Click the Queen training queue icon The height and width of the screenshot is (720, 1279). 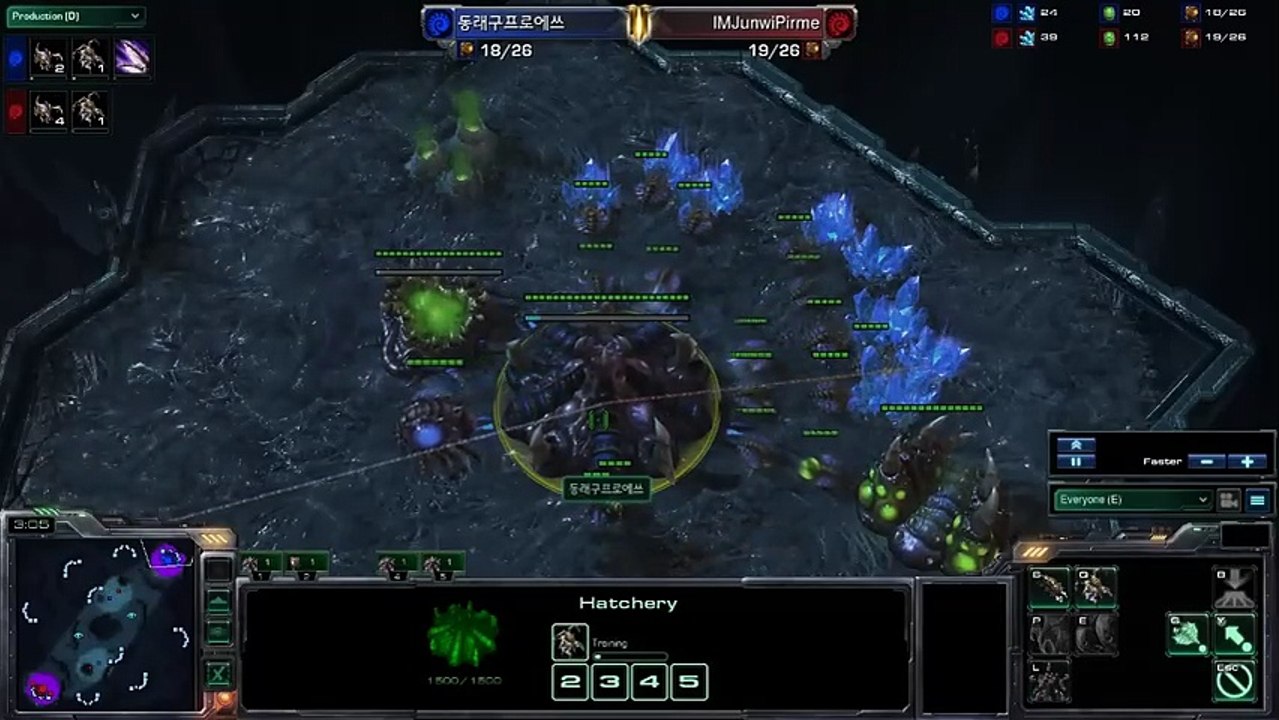pos(570,641)
